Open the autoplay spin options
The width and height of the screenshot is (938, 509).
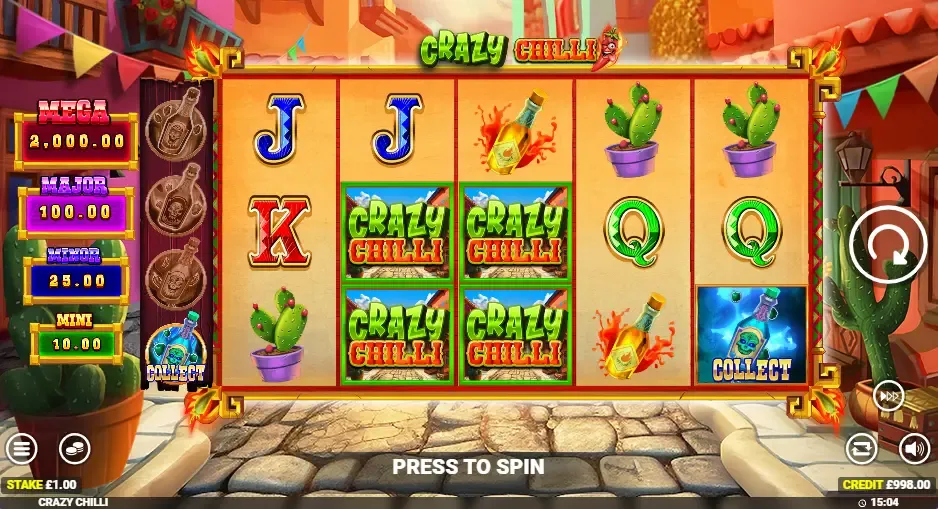(860, 447)
